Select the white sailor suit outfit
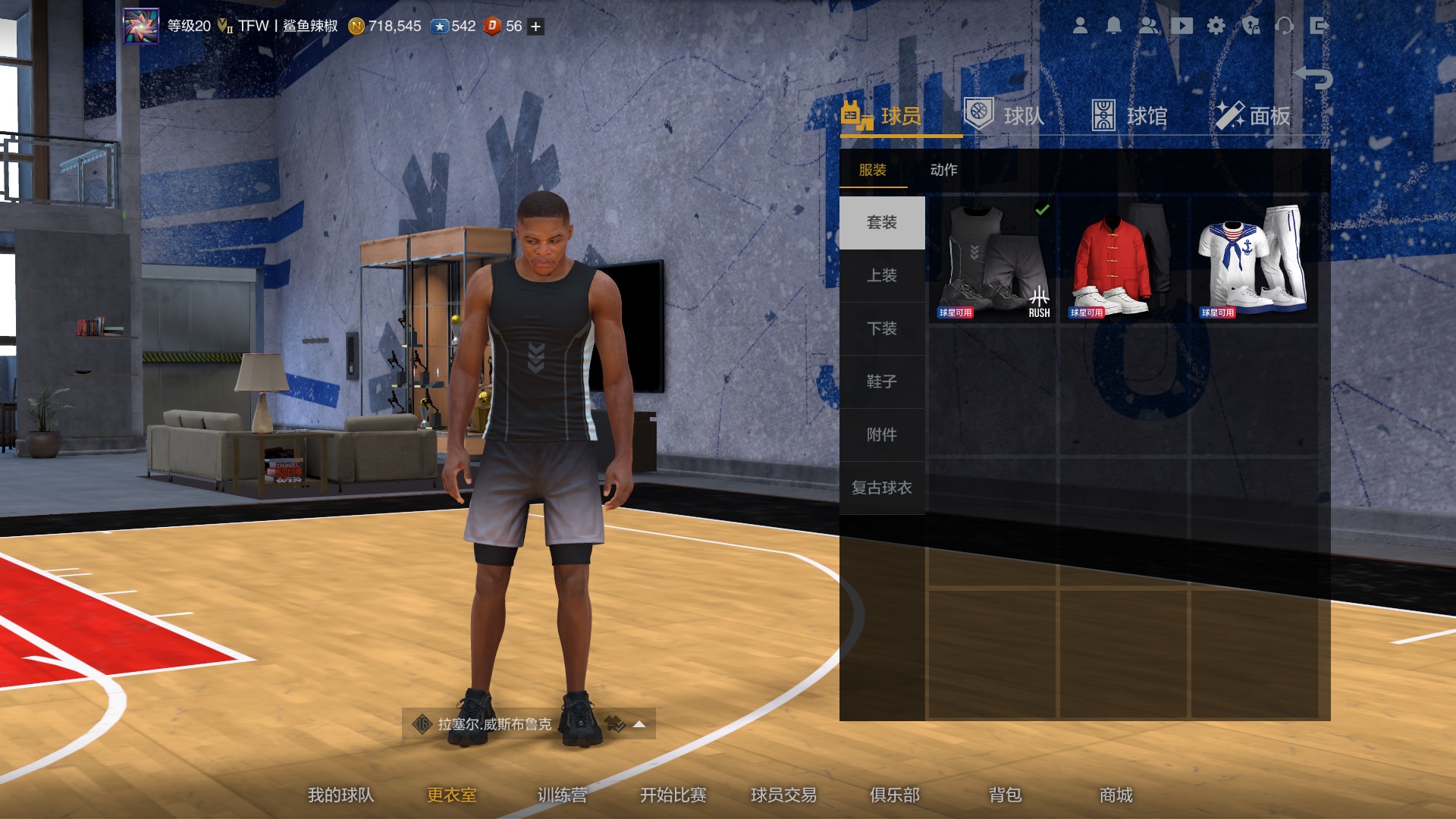The image size is (1456, 819). click(1253, 258)
